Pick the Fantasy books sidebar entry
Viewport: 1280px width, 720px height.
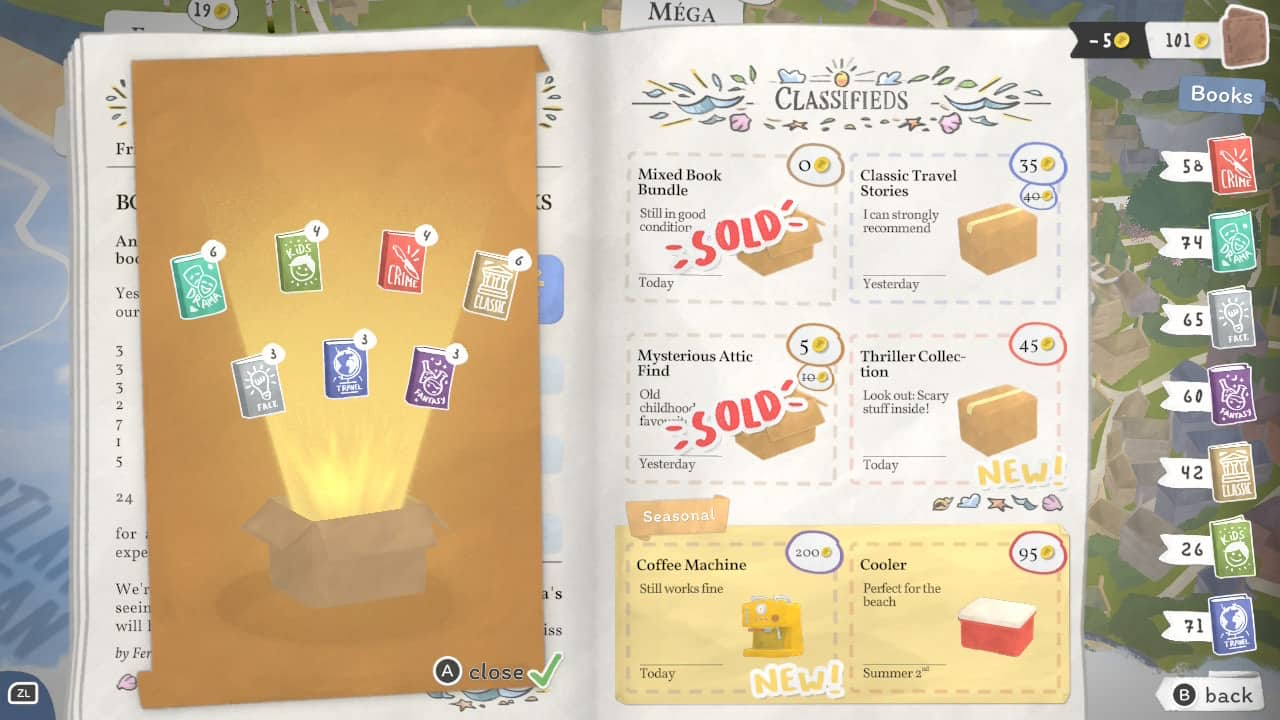pos(1230,396)
